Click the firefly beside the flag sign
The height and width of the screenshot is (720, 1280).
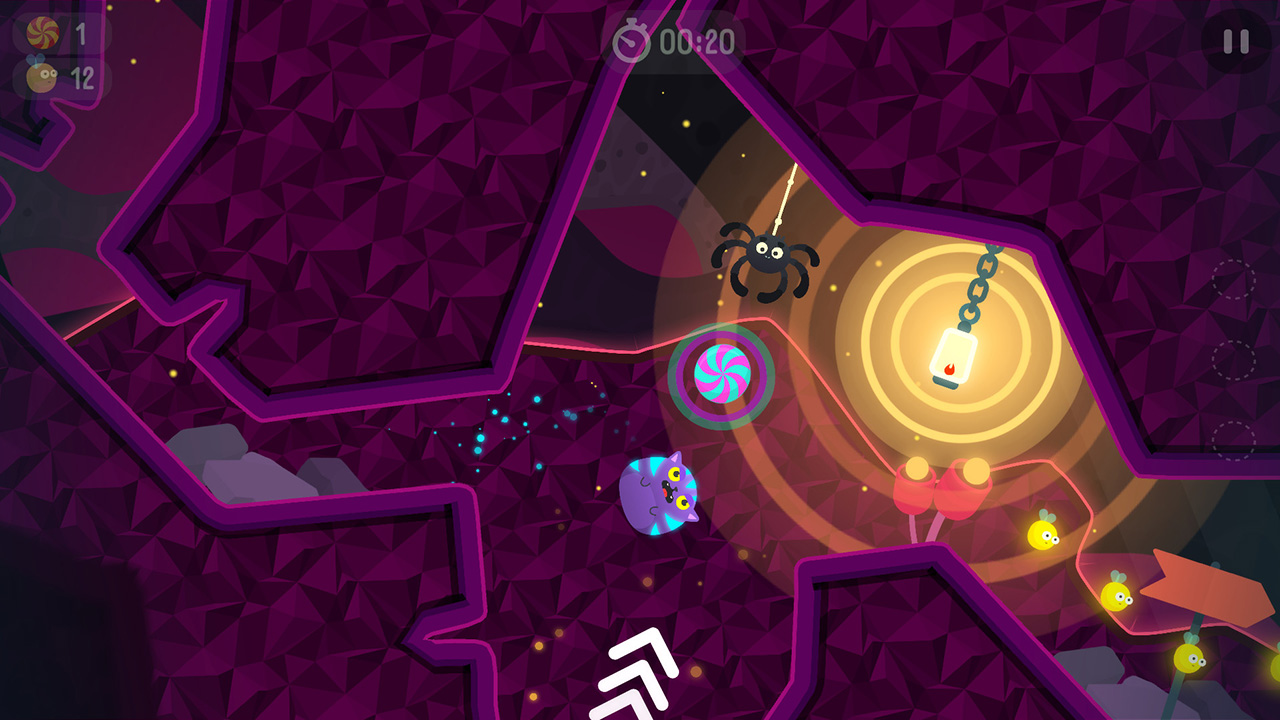(1117, 597)
